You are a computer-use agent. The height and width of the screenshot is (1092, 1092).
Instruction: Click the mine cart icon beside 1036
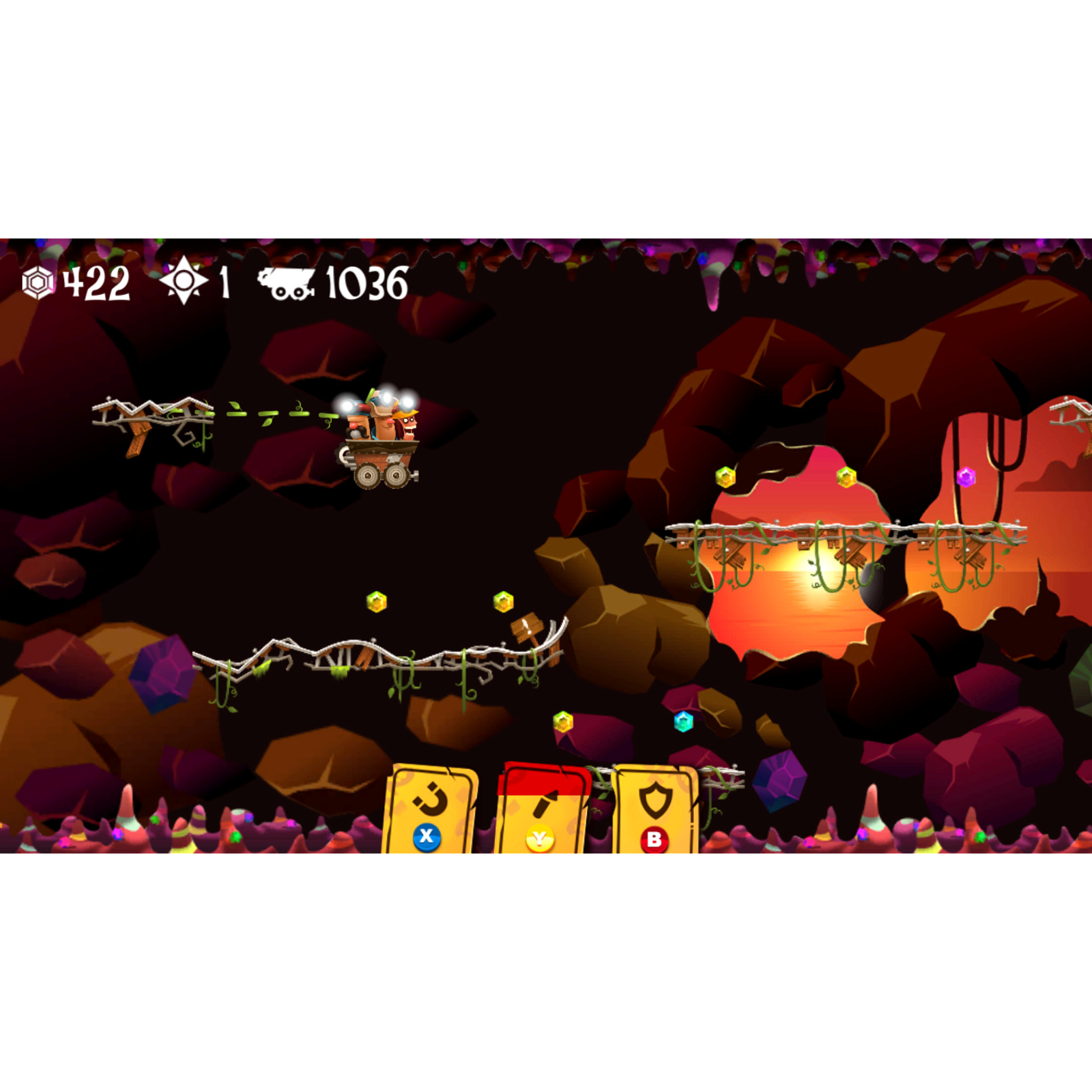point(285,283)
